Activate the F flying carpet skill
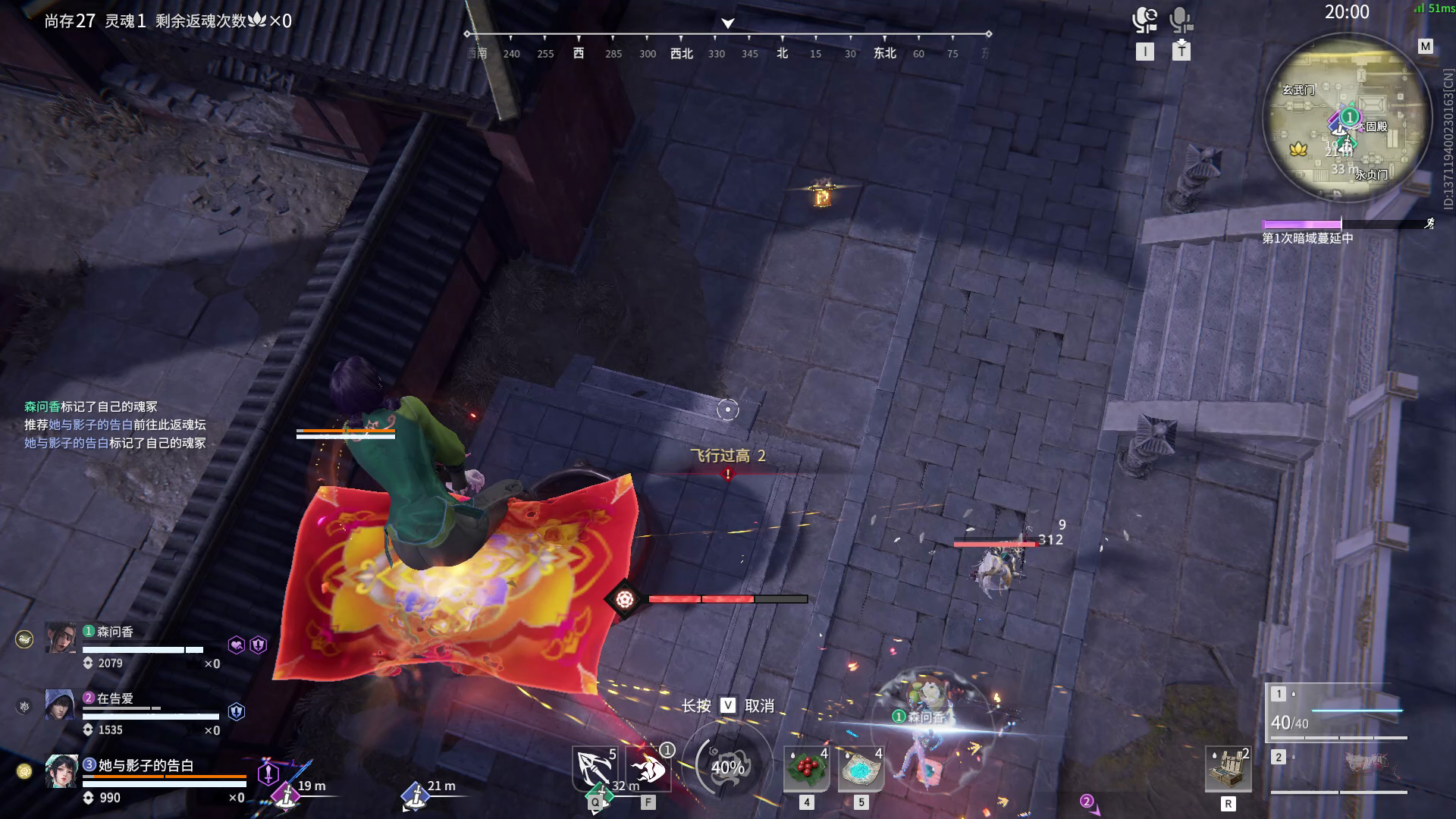Screen dimensions: 1456x819 (649, 768)
